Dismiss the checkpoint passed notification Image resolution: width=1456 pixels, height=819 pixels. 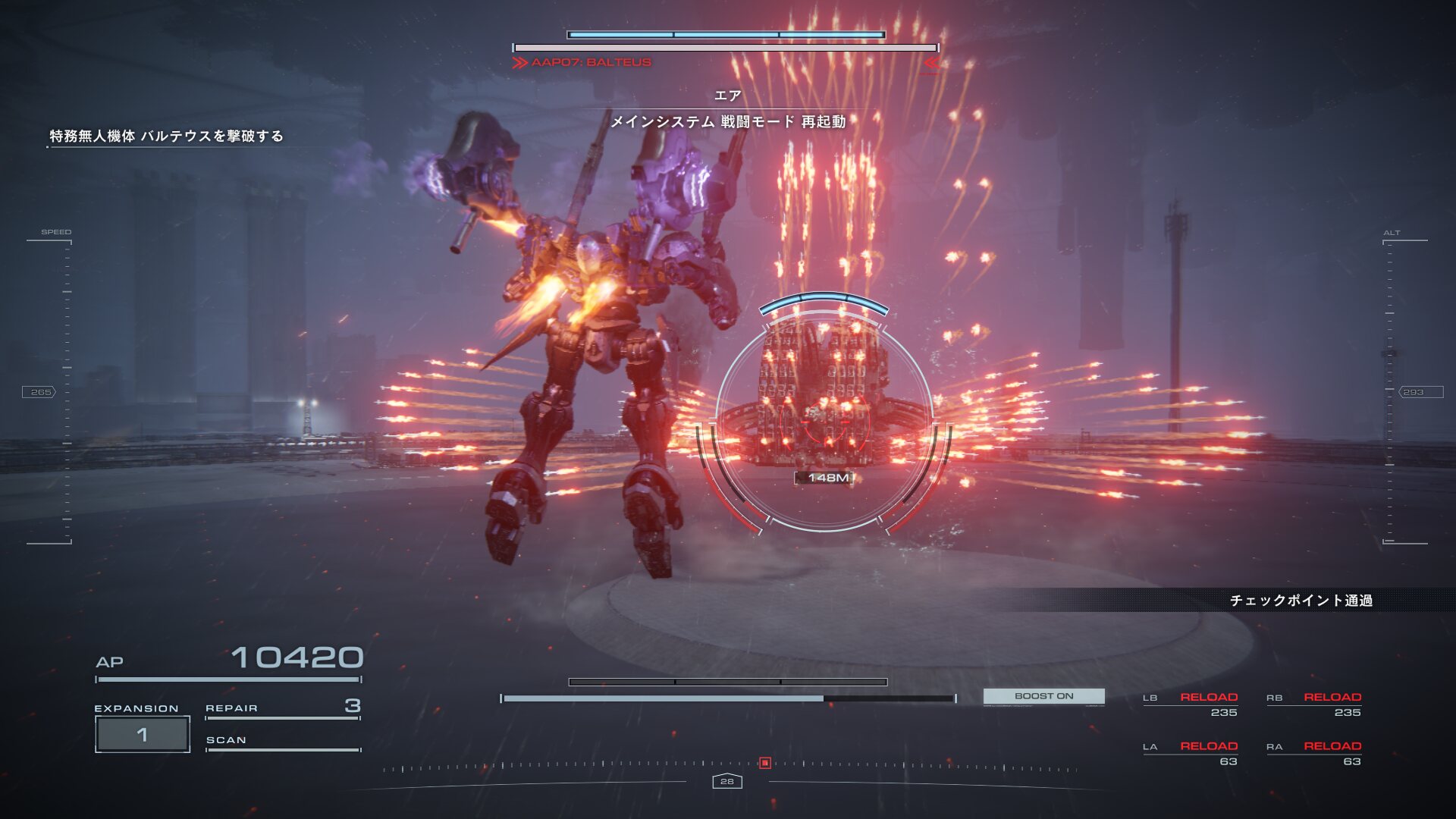(1301, 601)
